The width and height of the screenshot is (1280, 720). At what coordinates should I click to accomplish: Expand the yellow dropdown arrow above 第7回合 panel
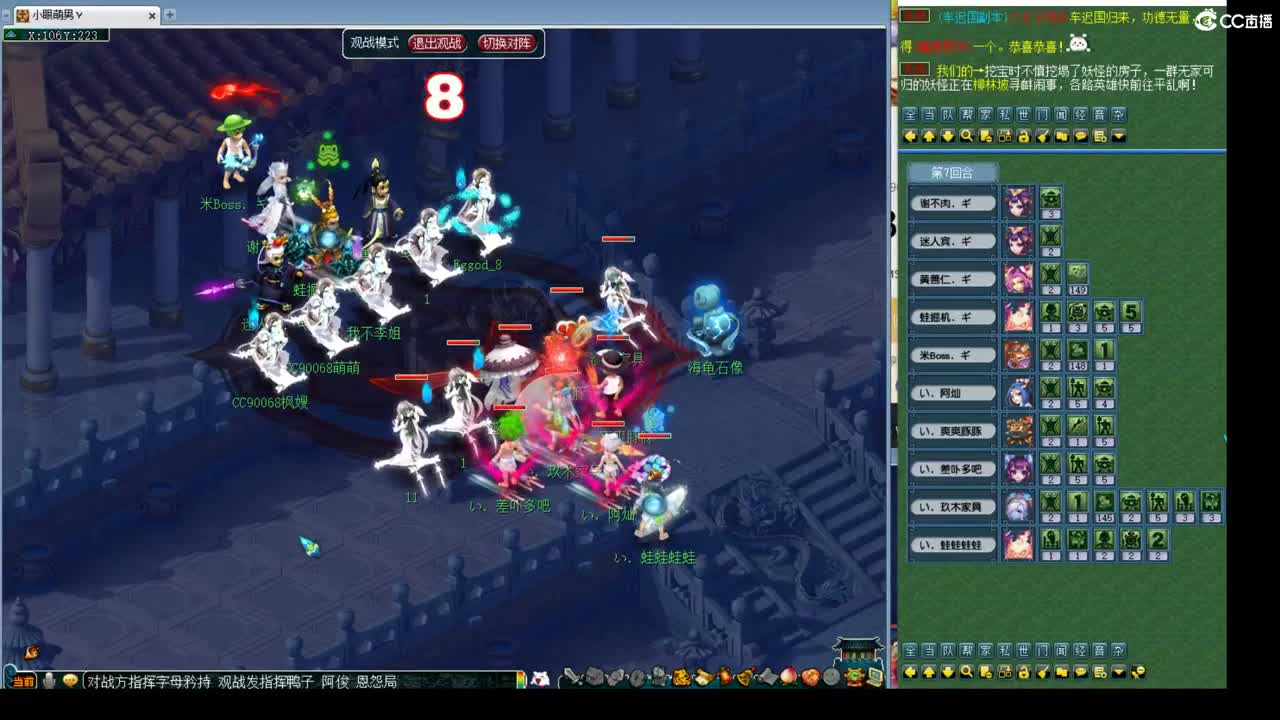pos(1118,136)
